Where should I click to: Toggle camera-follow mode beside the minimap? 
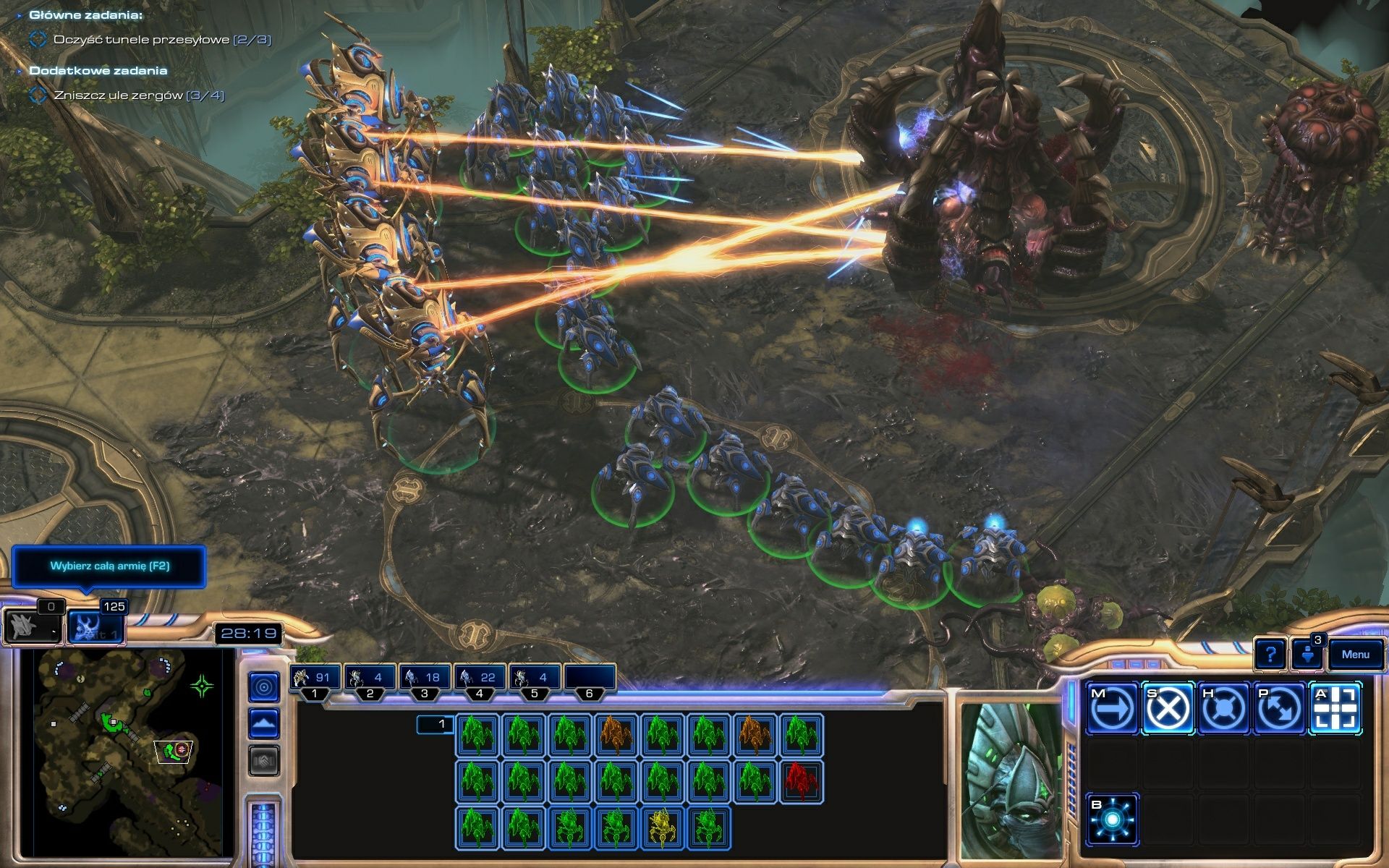click(264, 687)
